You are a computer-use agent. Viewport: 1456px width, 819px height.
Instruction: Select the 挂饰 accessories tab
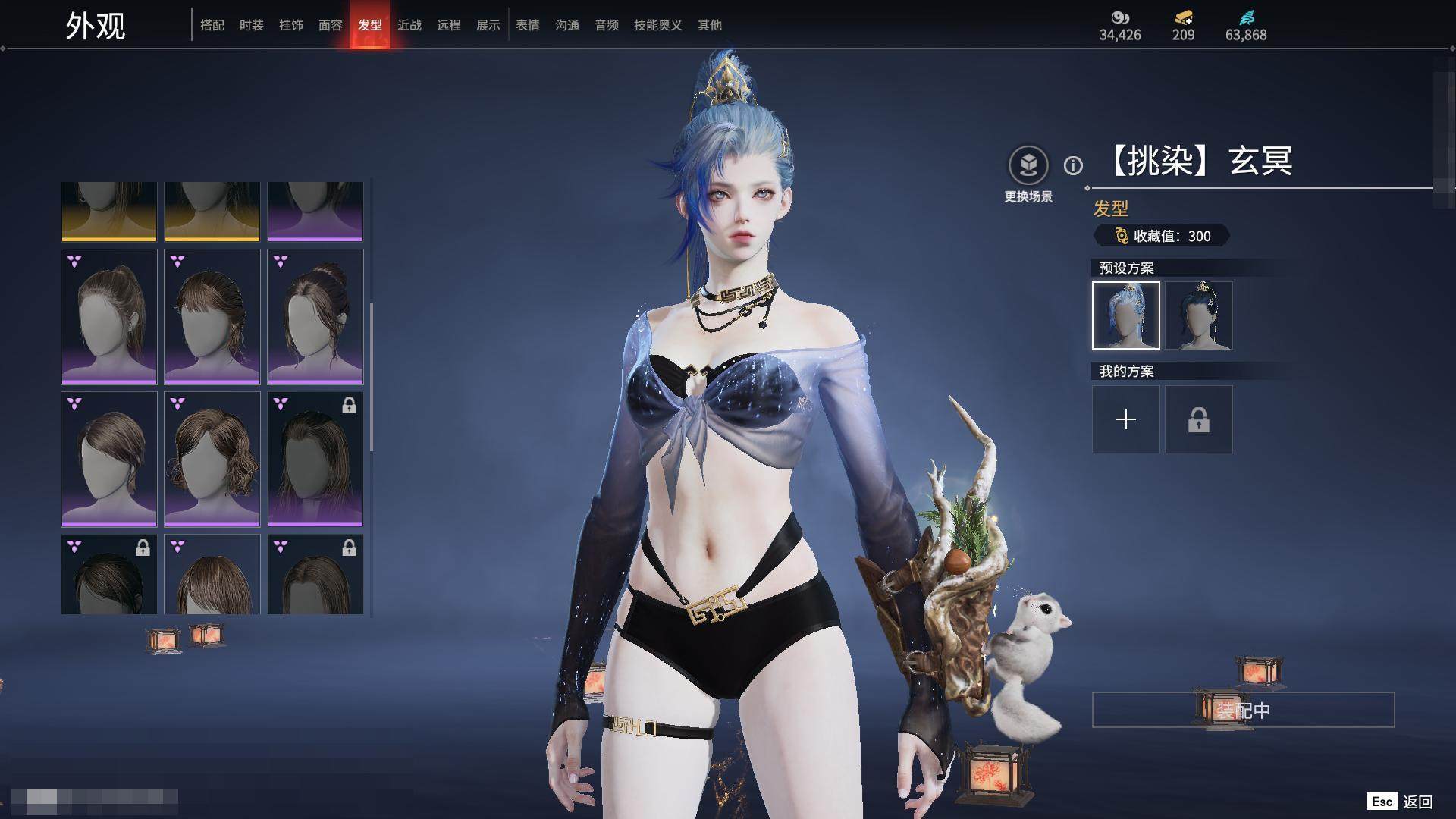pyautogui.click(x=291, y=25)
